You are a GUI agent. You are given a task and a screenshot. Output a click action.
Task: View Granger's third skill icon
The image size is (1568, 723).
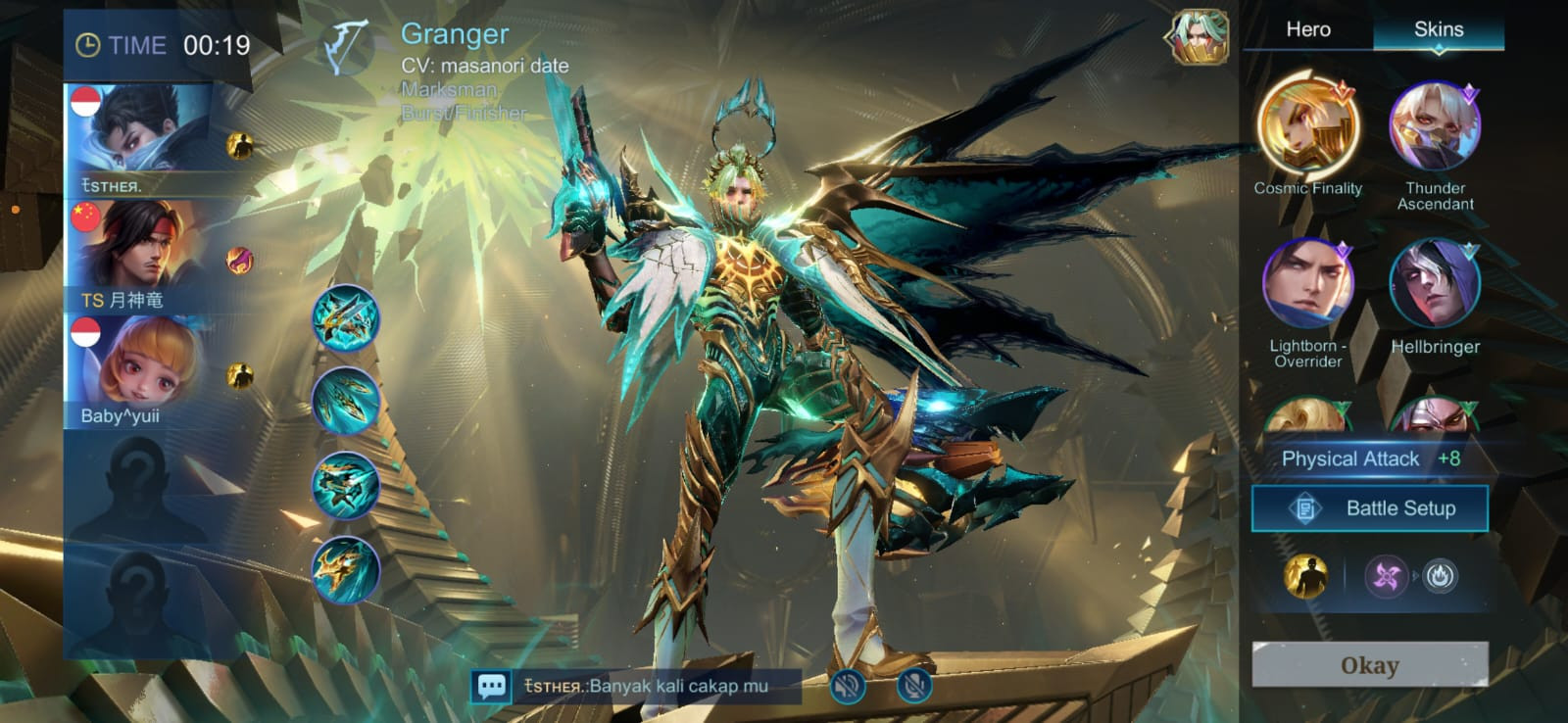pyautogui.click(x=346, y=486)
